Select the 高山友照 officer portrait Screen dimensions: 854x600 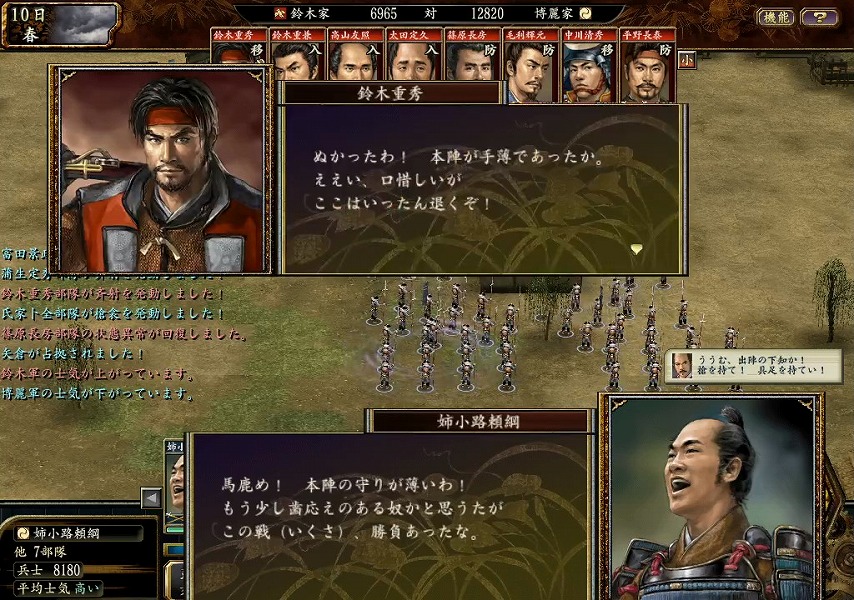(354, 60)
